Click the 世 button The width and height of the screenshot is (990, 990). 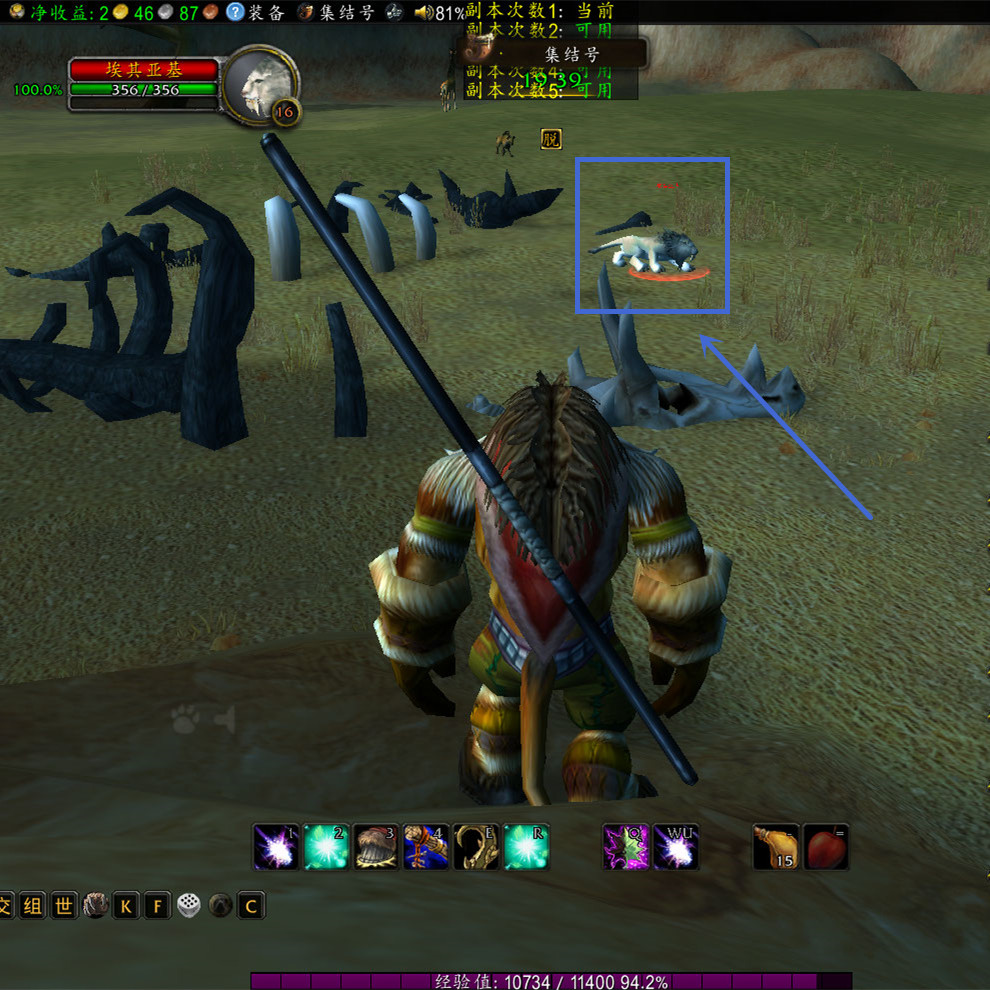(x=64, y=906)
